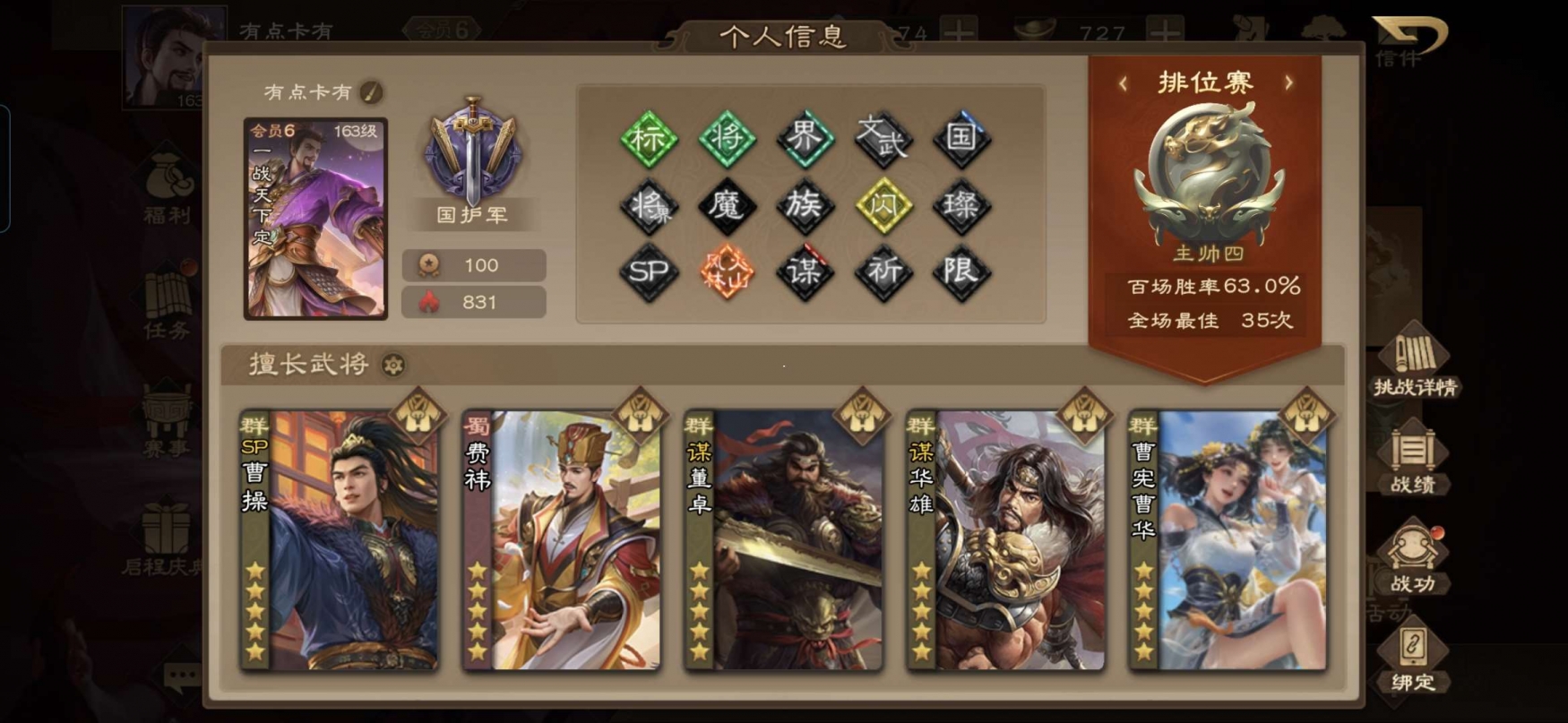Open the 擅长武将 settings gear

(393, 365)
